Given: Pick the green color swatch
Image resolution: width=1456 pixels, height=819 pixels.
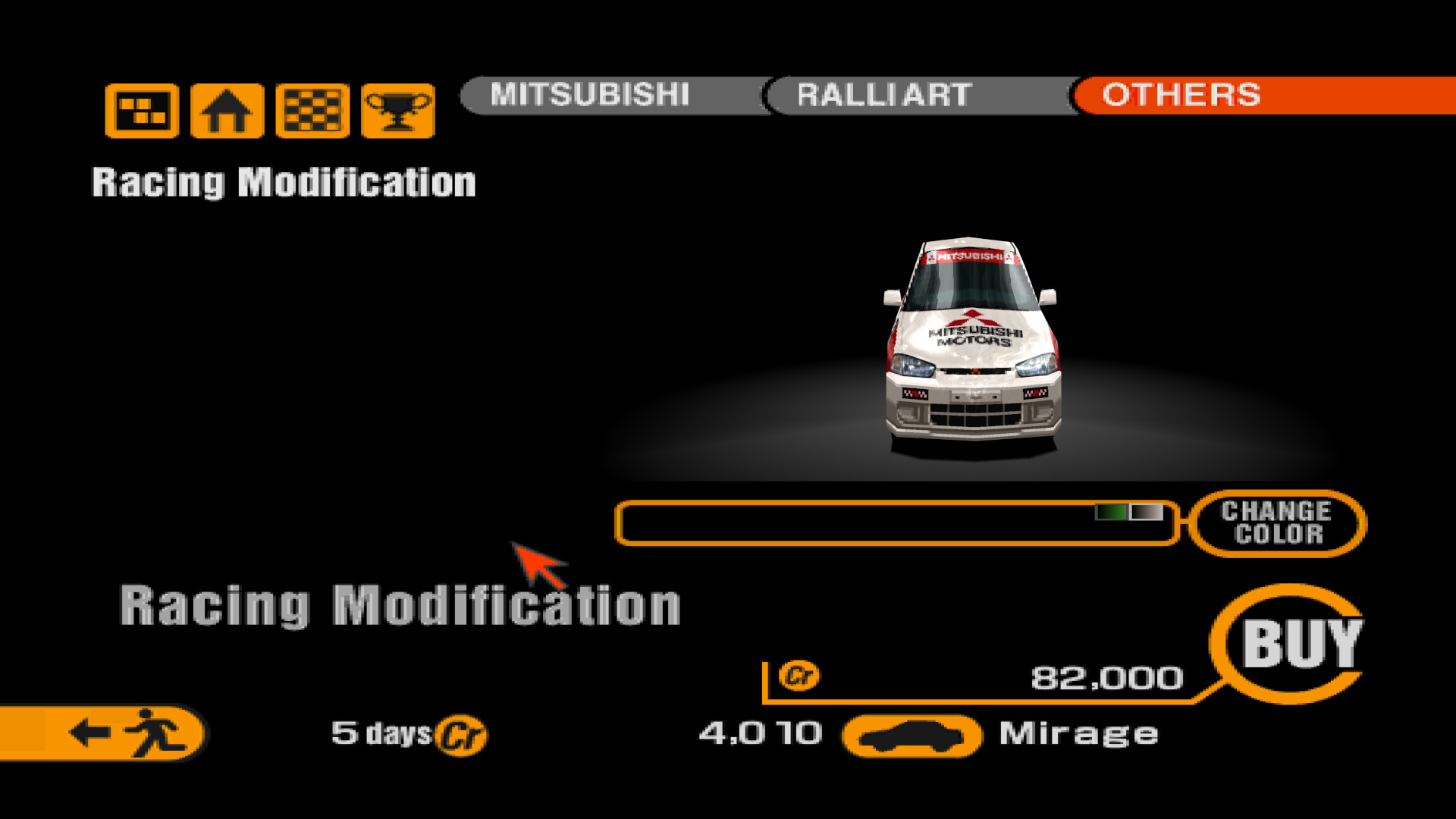Looking at the screenshot, I should pyautogui.click(x=1112, y=513).
